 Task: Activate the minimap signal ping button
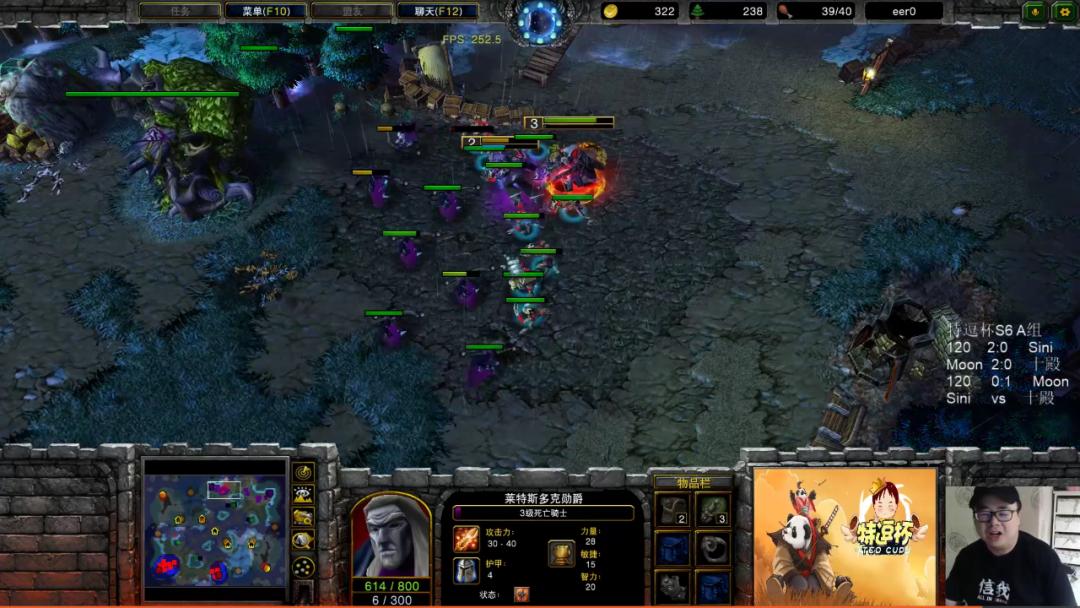point(303,472)
